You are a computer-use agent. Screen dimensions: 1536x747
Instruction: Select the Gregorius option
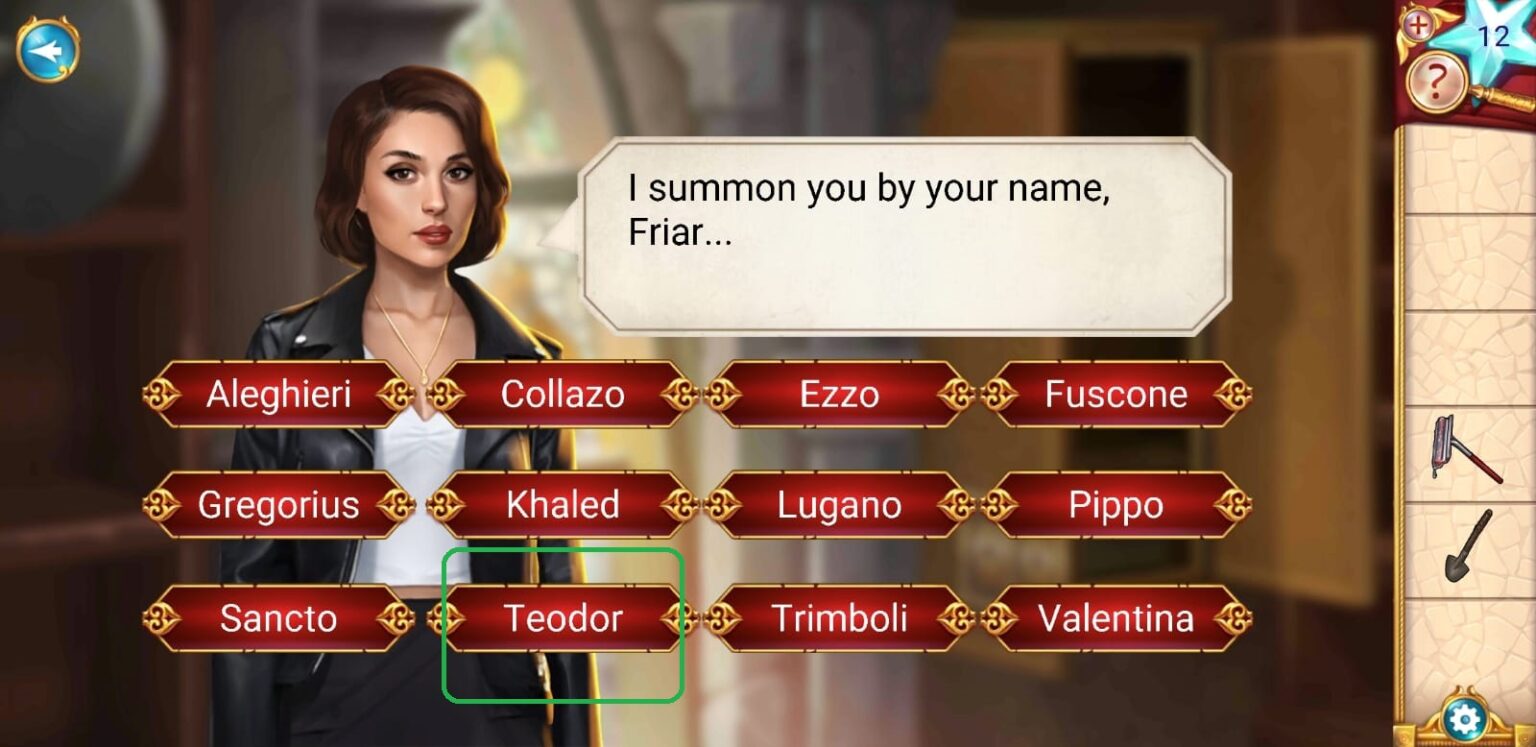tap(278, 505)
